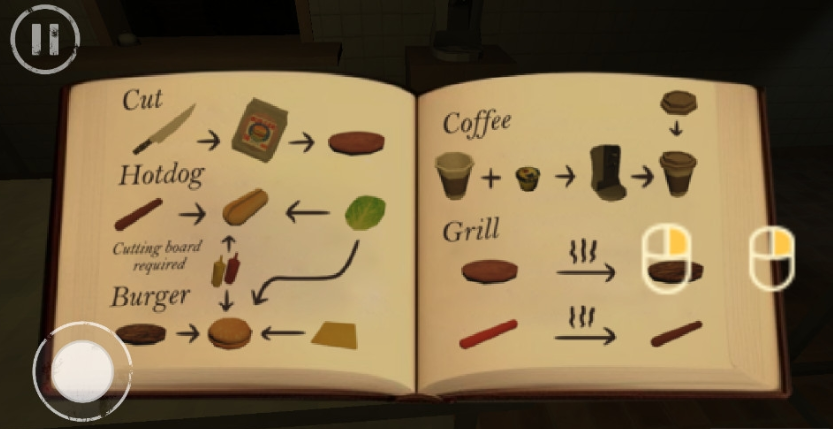Tap the mouse icon overlapping the grilled patty
Viewport: 833px width, 429px height.
coord(665,257)
